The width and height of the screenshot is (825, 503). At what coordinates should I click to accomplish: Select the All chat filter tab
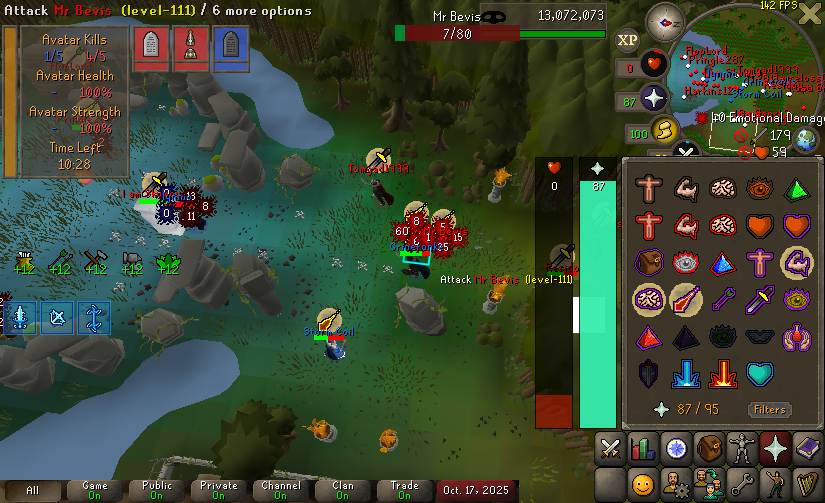tap(33, 490)
